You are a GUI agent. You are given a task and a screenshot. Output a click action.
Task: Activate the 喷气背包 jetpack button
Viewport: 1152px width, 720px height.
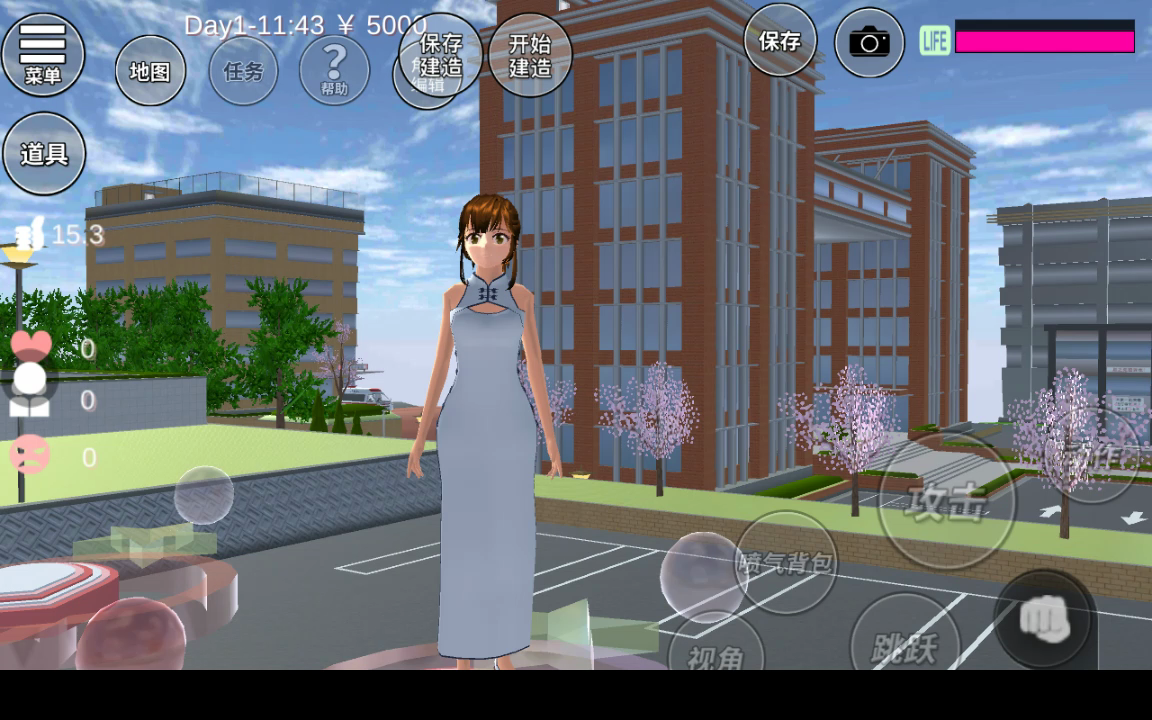pos(786,562)
